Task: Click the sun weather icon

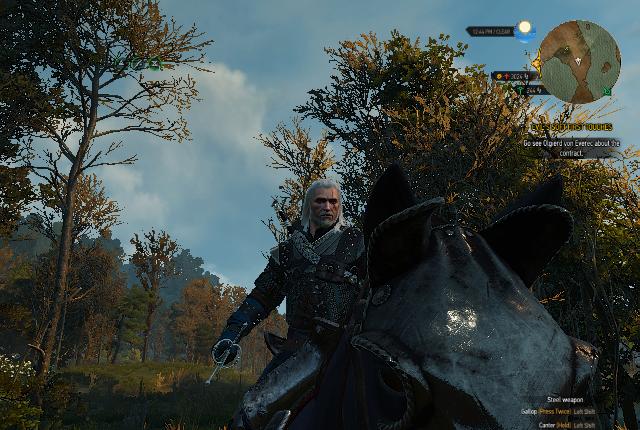Action: click(524, 29)
